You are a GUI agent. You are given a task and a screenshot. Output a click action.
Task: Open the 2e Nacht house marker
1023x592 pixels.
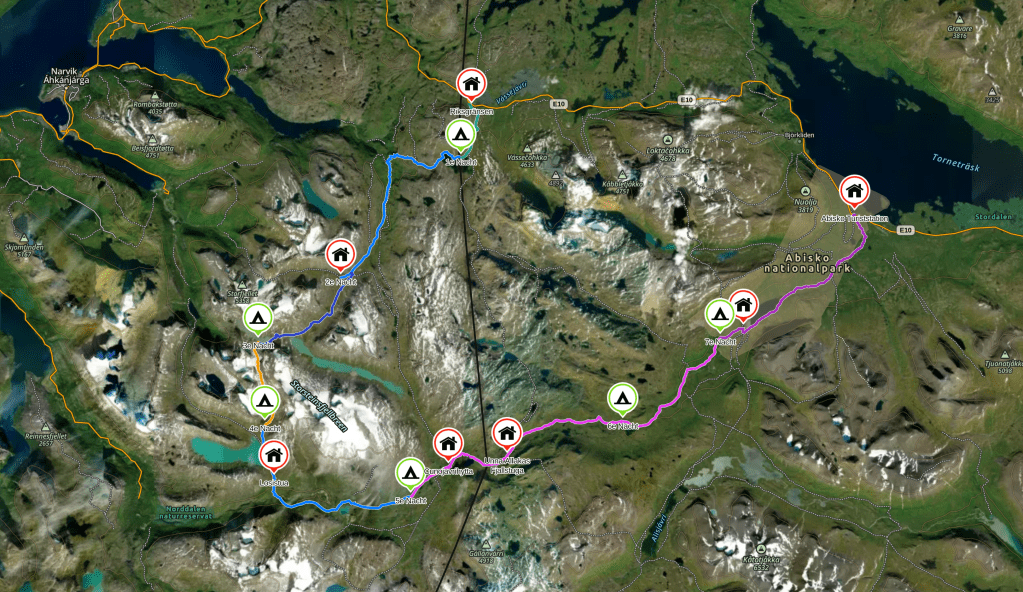pos(340,255)
